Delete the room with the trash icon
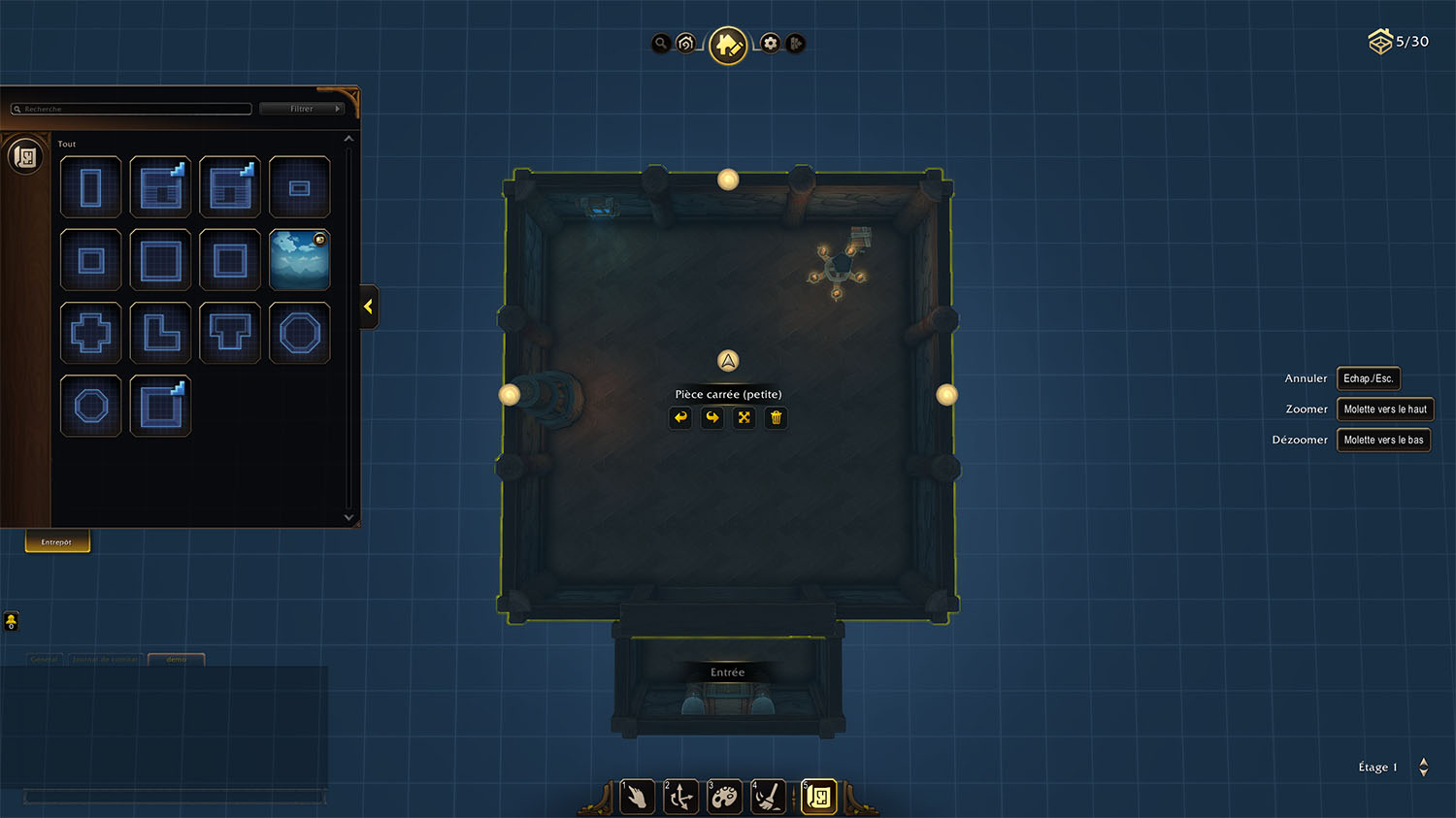 pyautogui.click(x=776, y=417)
